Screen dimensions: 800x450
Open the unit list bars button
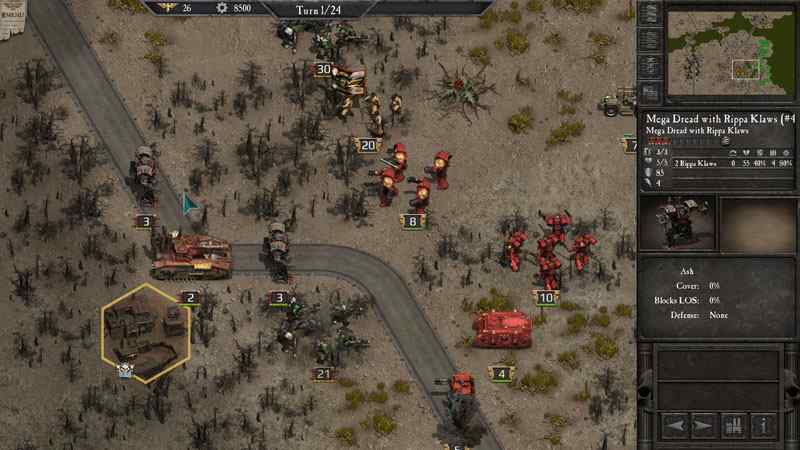735,426
